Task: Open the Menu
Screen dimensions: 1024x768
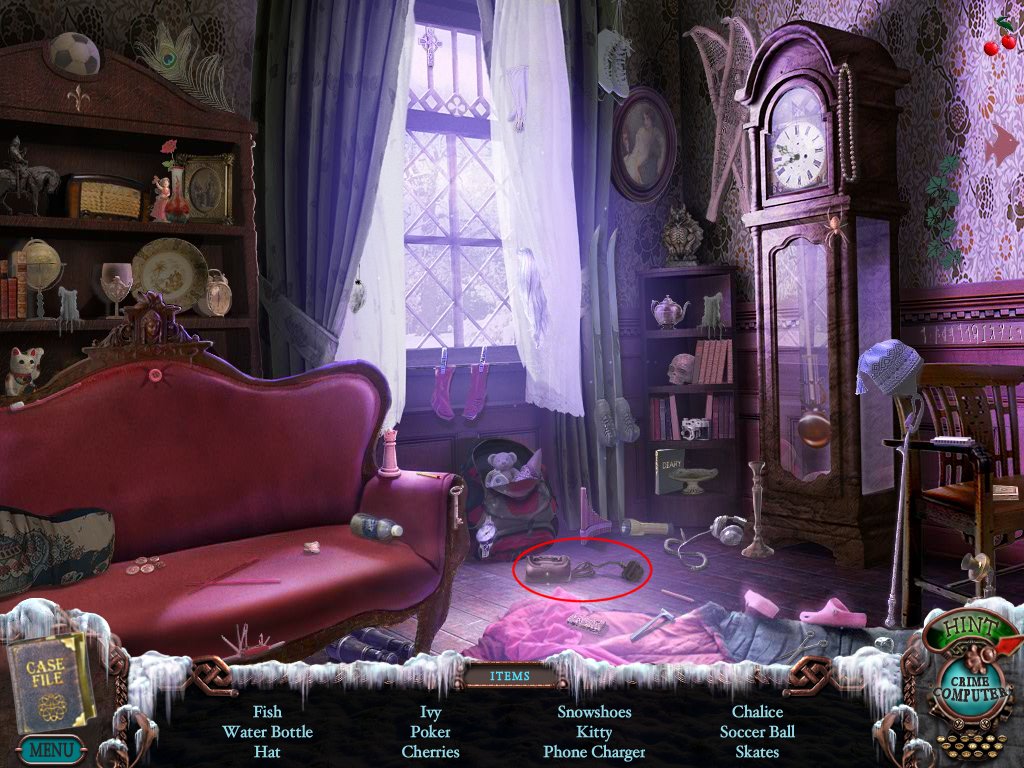Action: click(x=48, y=748)
